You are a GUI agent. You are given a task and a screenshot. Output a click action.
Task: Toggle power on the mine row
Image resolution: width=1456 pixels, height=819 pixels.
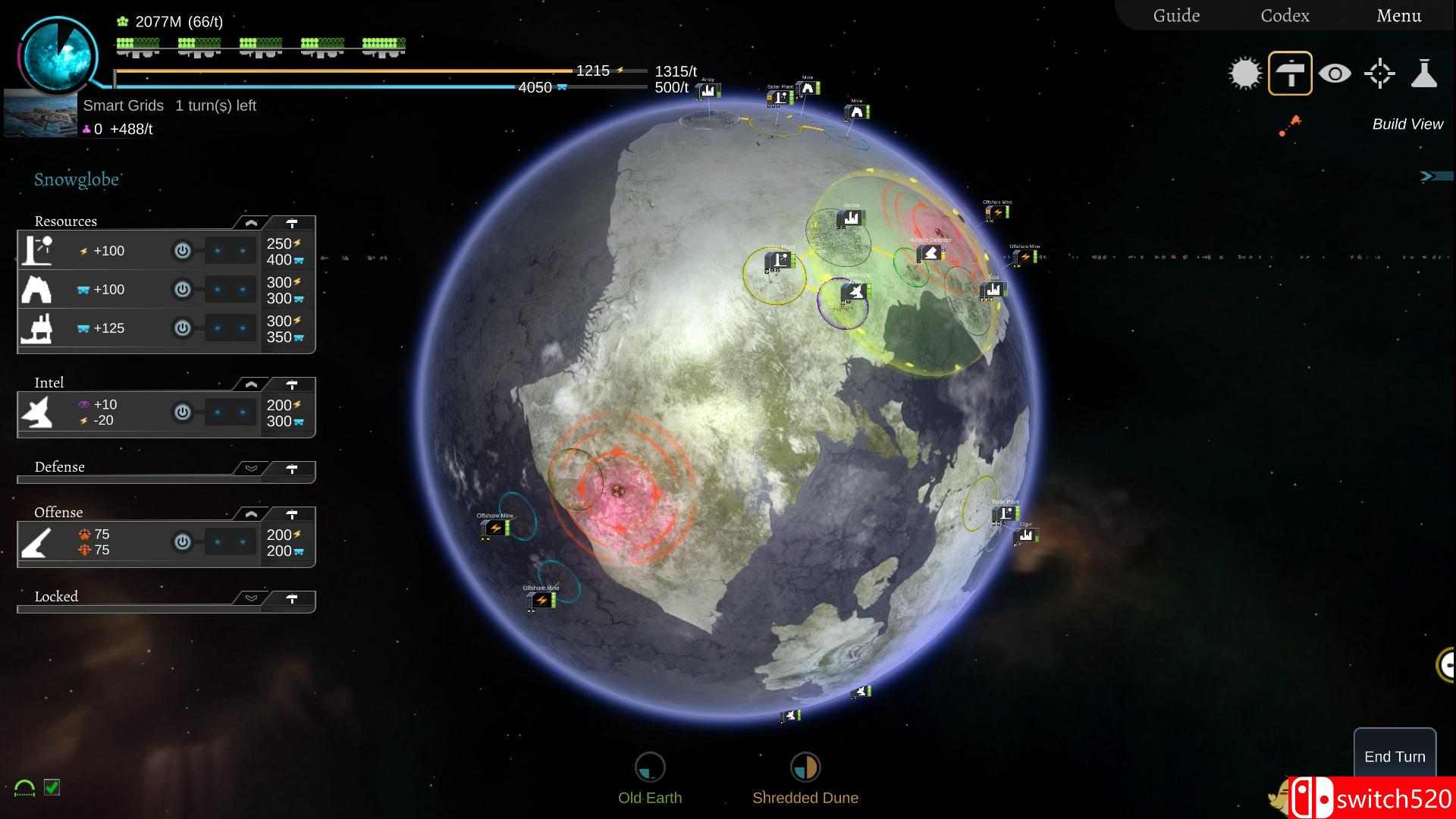point(182,290)
